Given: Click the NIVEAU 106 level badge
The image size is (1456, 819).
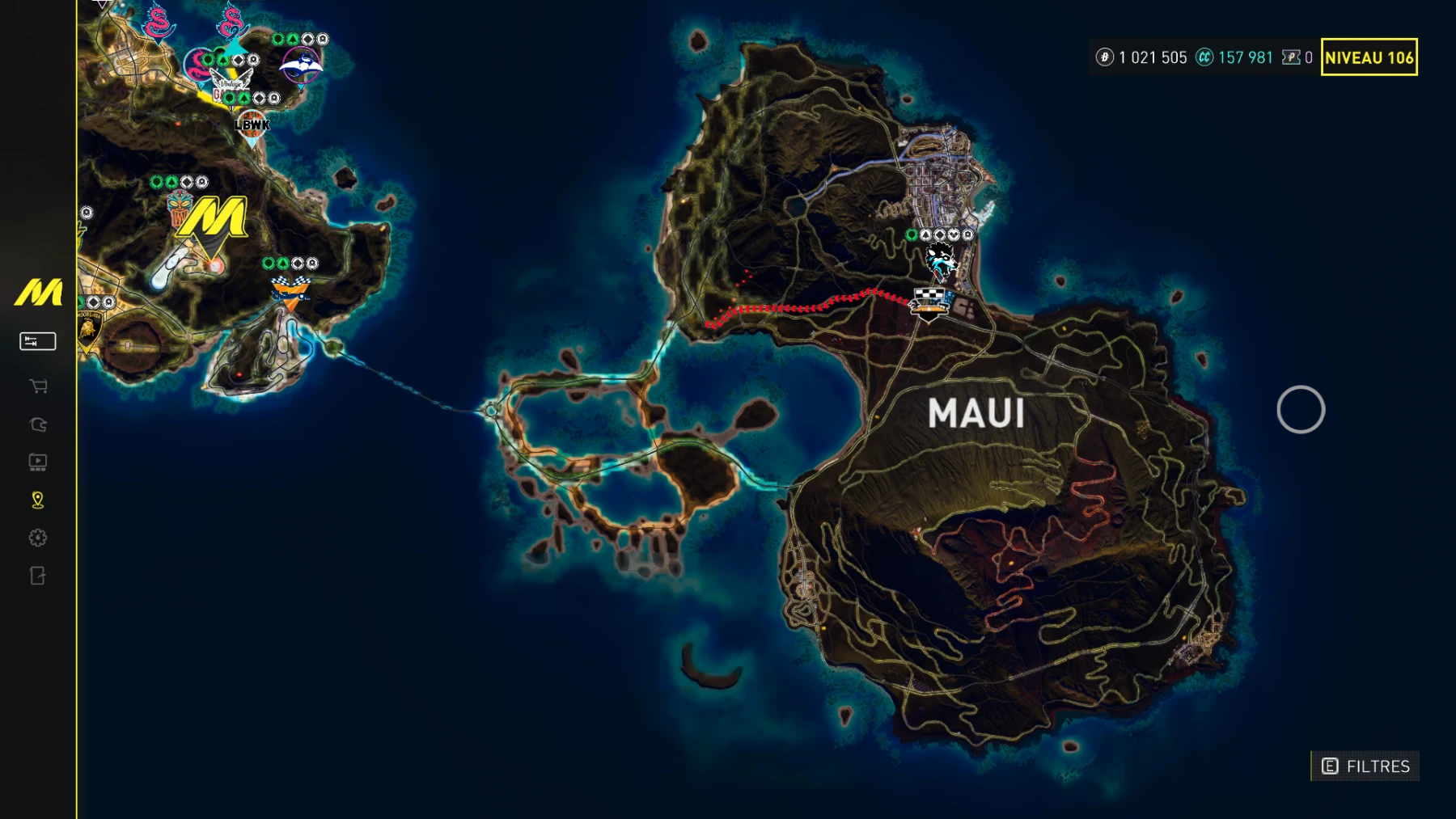Looking at the screenshot, I should click(1369, 57).
